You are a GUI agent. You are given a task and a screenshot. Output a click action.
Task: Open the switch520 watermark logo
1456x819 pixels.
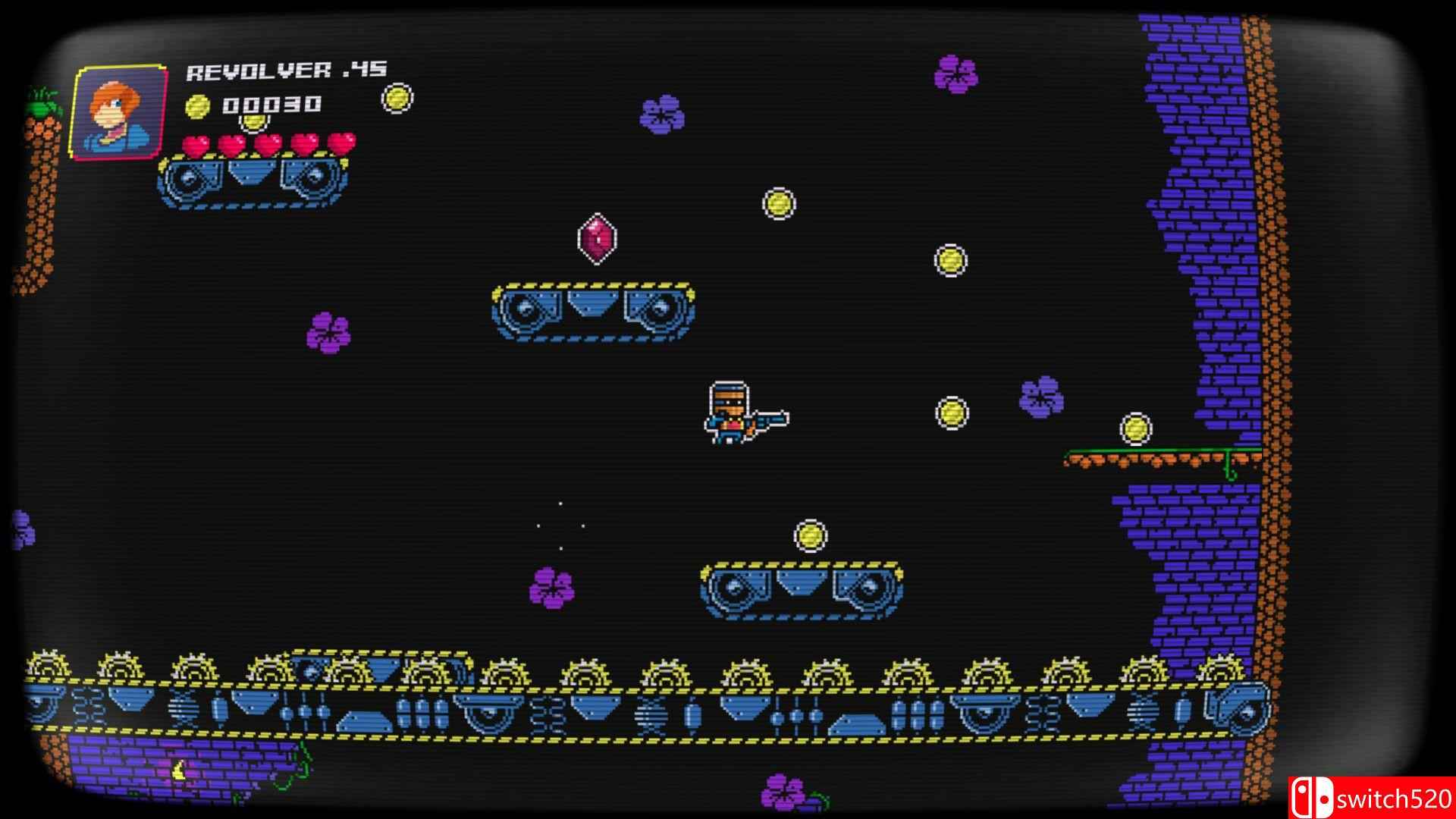pyautogui.click(x=1371, y=798)
